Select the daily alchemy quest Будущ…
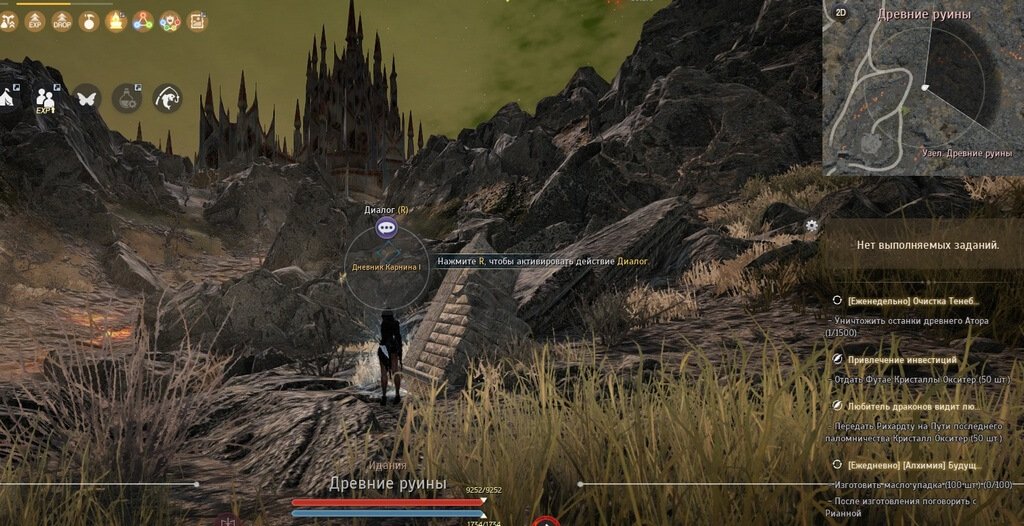 coord(913,465)
